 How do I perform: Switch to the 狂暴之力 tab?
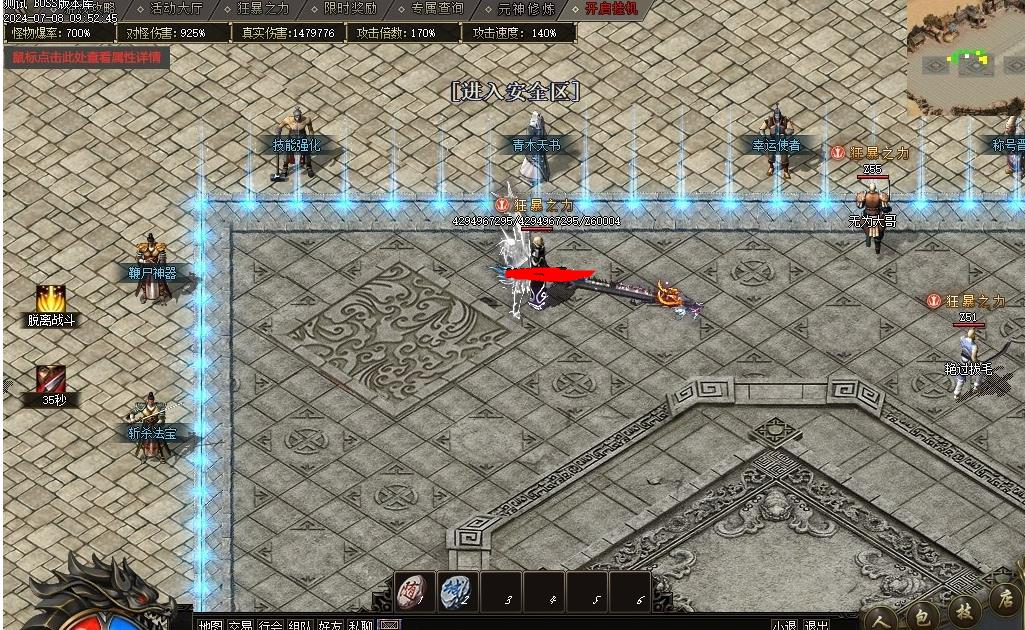(x=264, y=9)
